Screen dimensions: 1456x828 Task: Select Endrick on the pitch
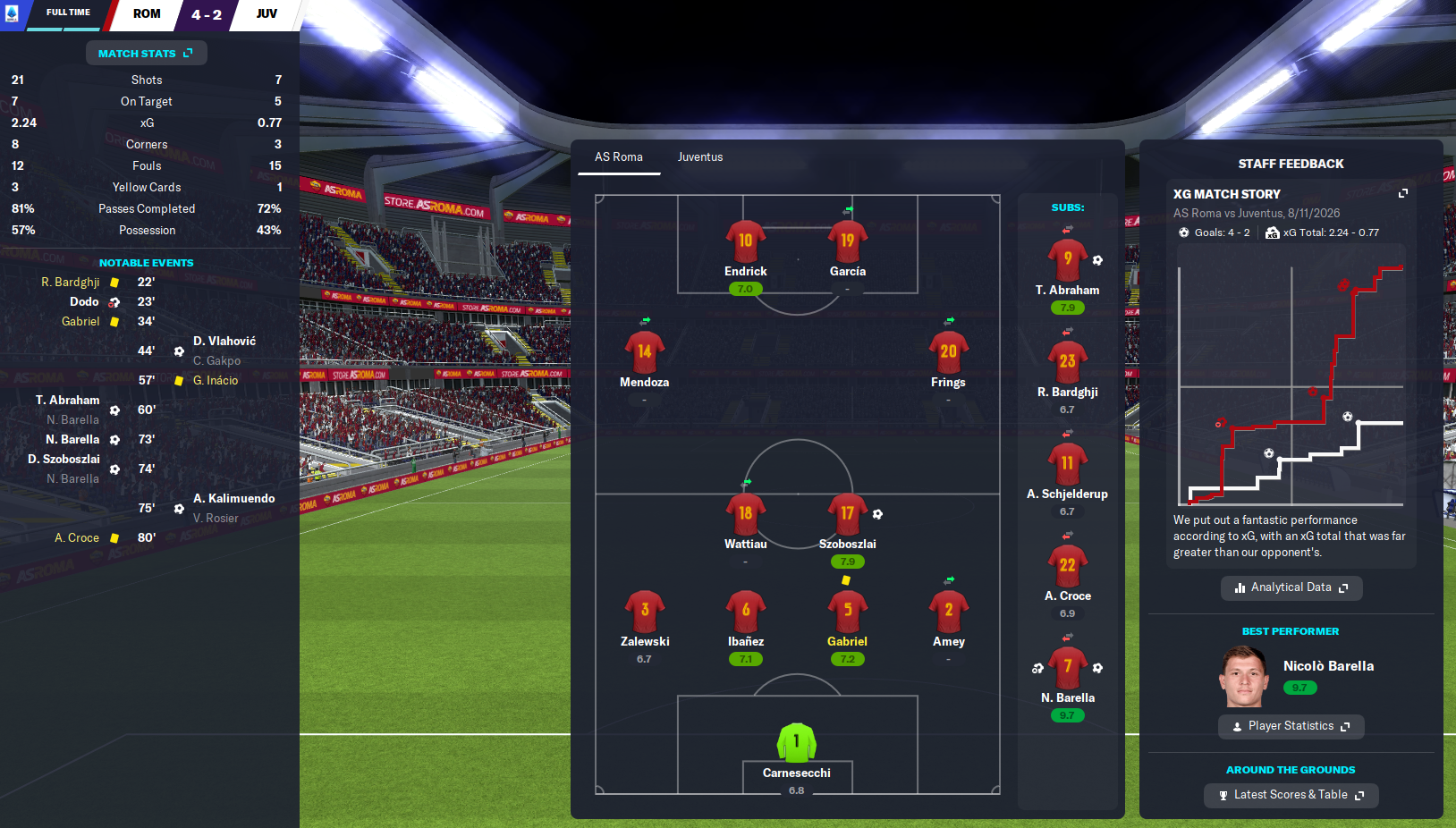click(x=745, y=241)
